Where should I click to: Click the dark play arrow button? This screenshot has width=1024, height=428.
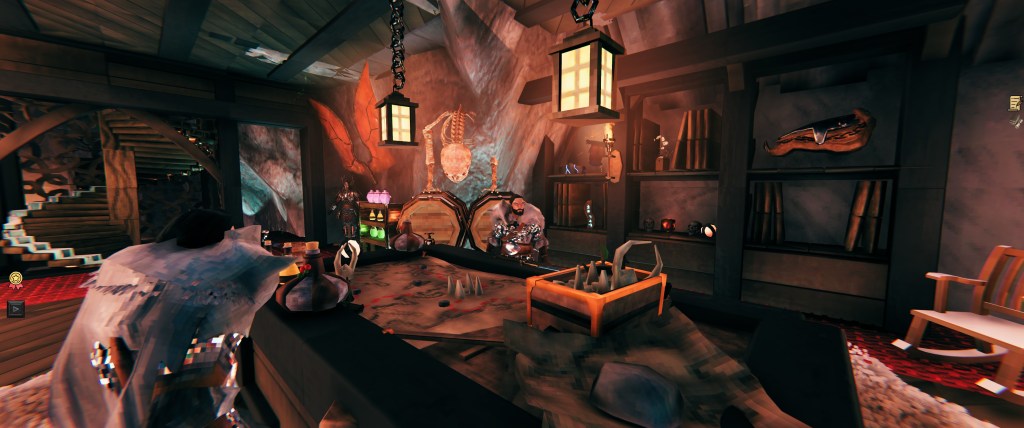(14, 308)
